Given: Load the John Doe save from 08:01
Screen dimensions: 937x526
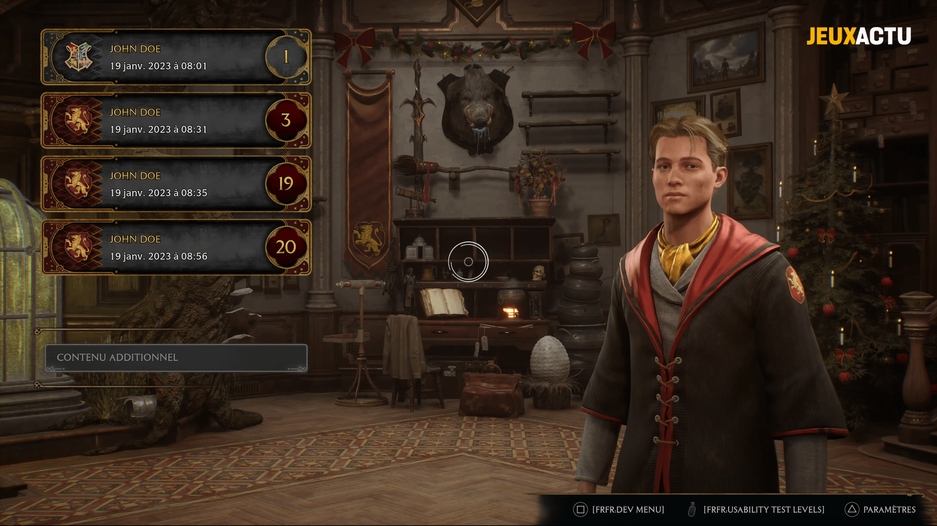Looking at the screenshot, I should [175, 57].
